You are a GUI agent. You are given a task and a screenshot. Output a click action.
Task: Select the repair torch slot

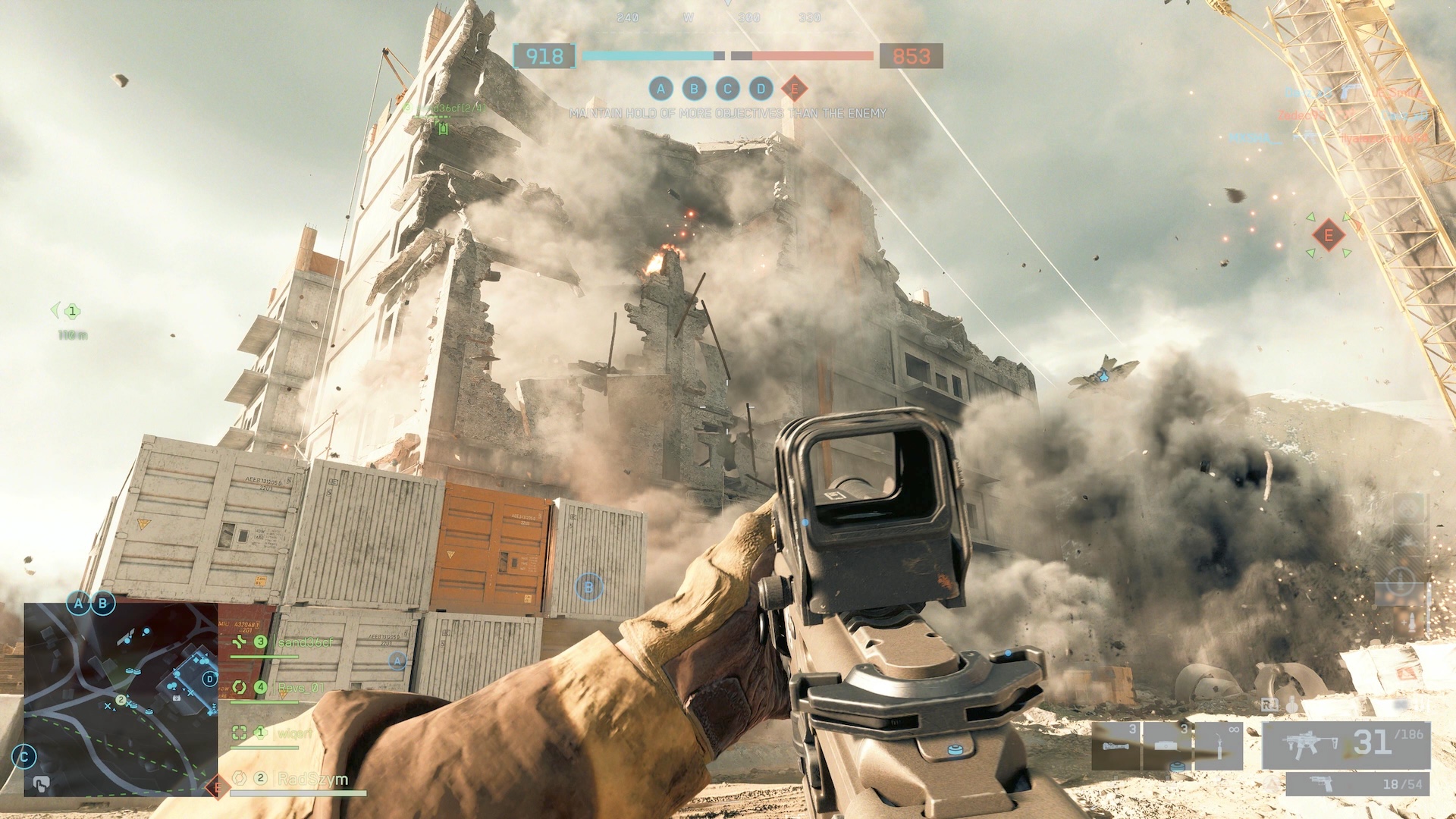point(1219,745)
